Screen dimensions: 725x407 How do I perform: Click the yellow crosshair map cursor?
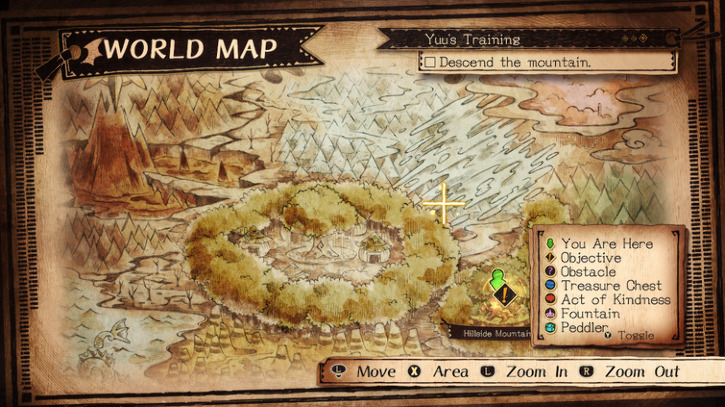point(444,204)
